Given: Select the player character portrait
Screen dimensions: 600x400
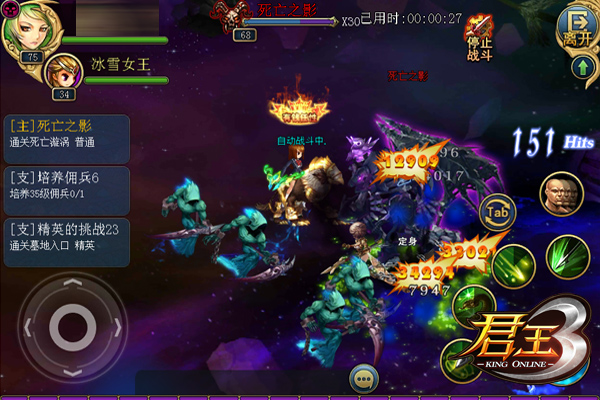Looking at the screenshot, I should pos(30,28).
